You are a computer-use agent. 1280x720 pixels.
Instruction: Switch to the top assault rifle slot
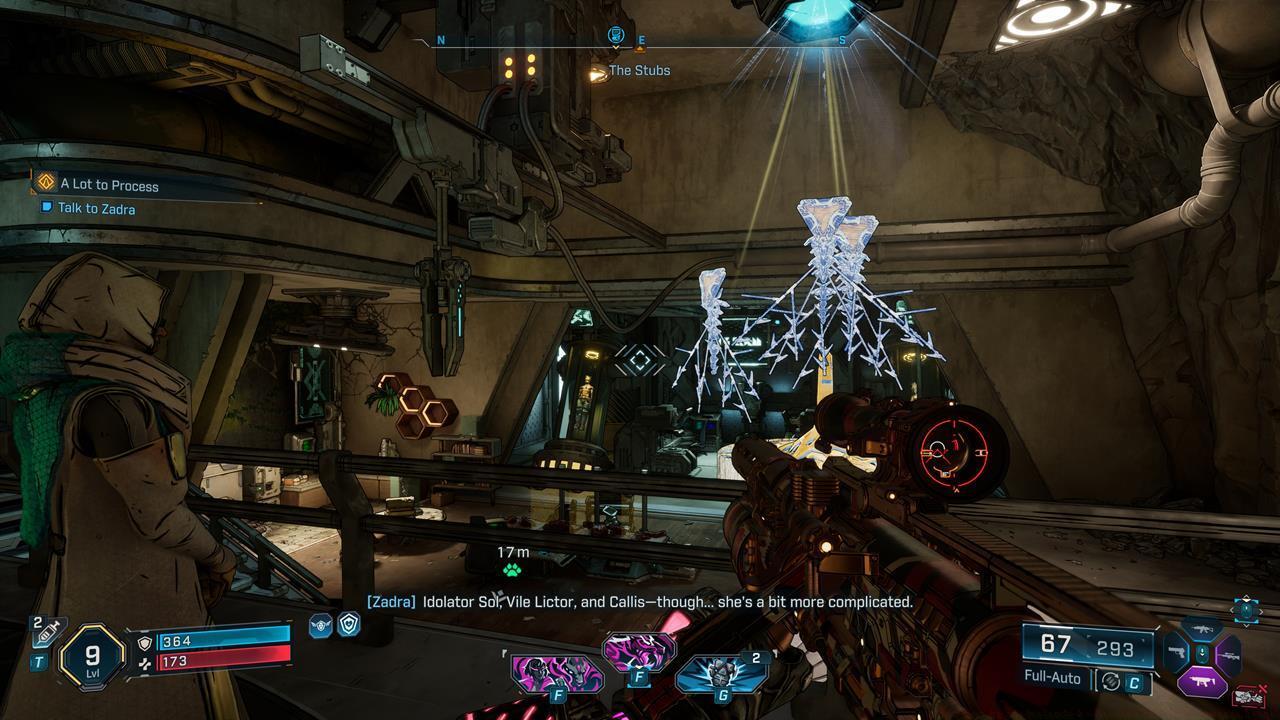point(1202,630)
